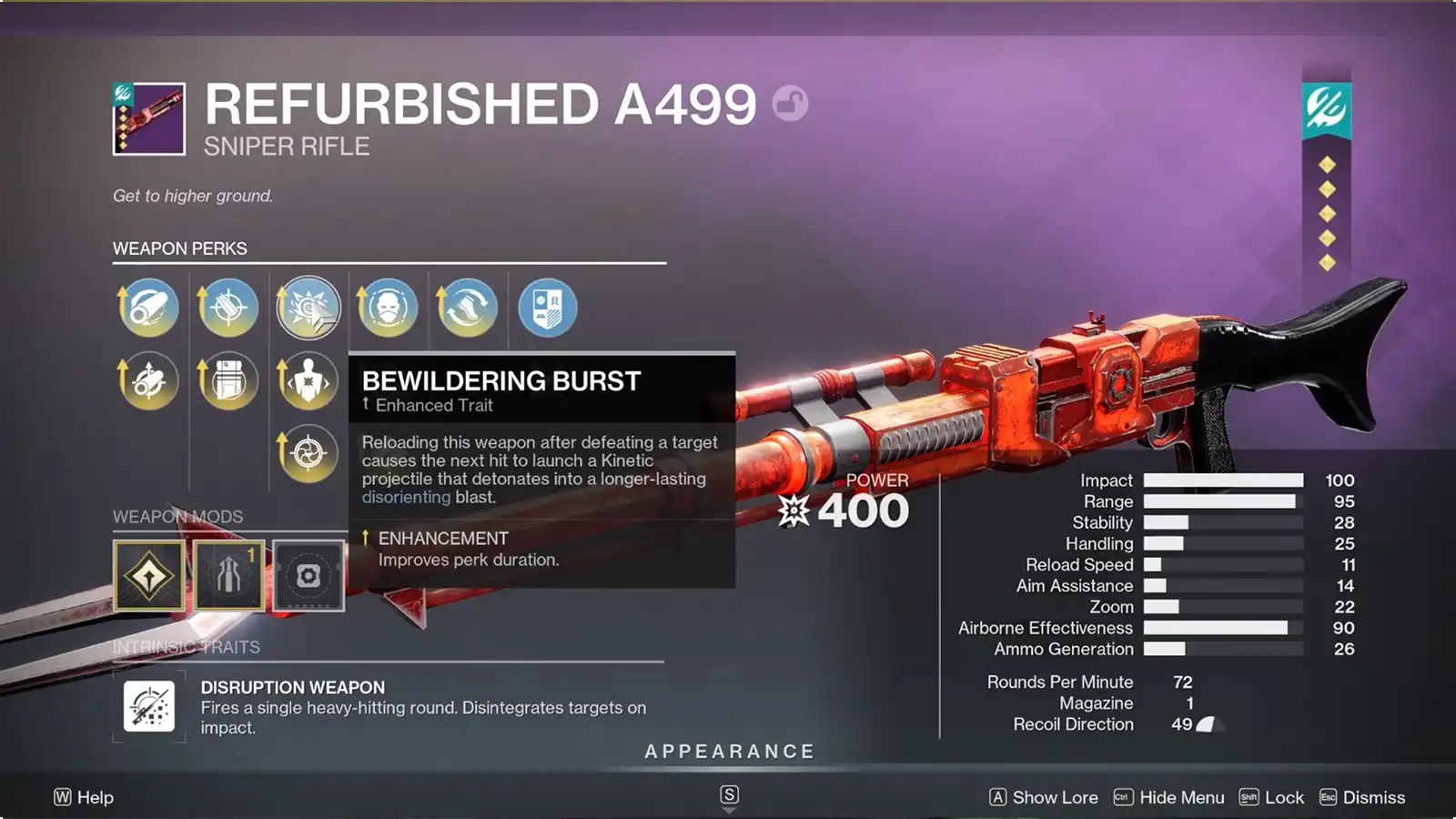Select the gold diamond weapon mod

[x=148, y=575]
